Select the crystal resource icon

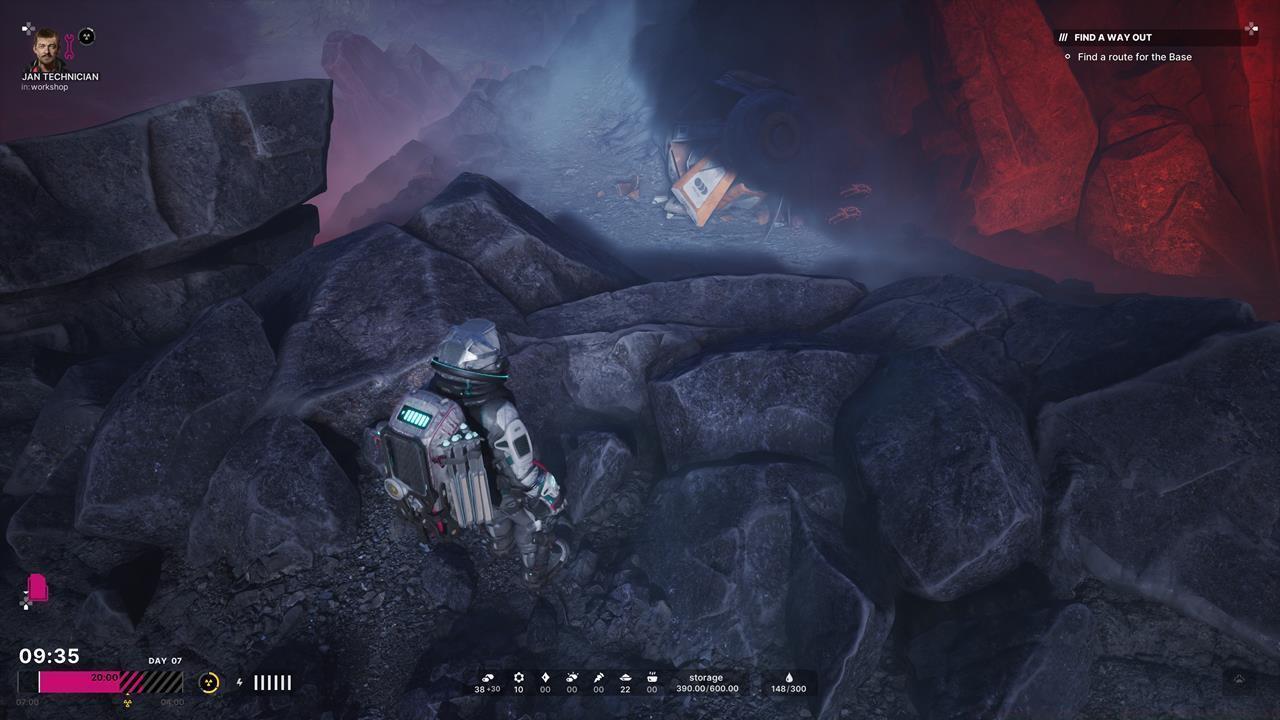tap(544, 677)
